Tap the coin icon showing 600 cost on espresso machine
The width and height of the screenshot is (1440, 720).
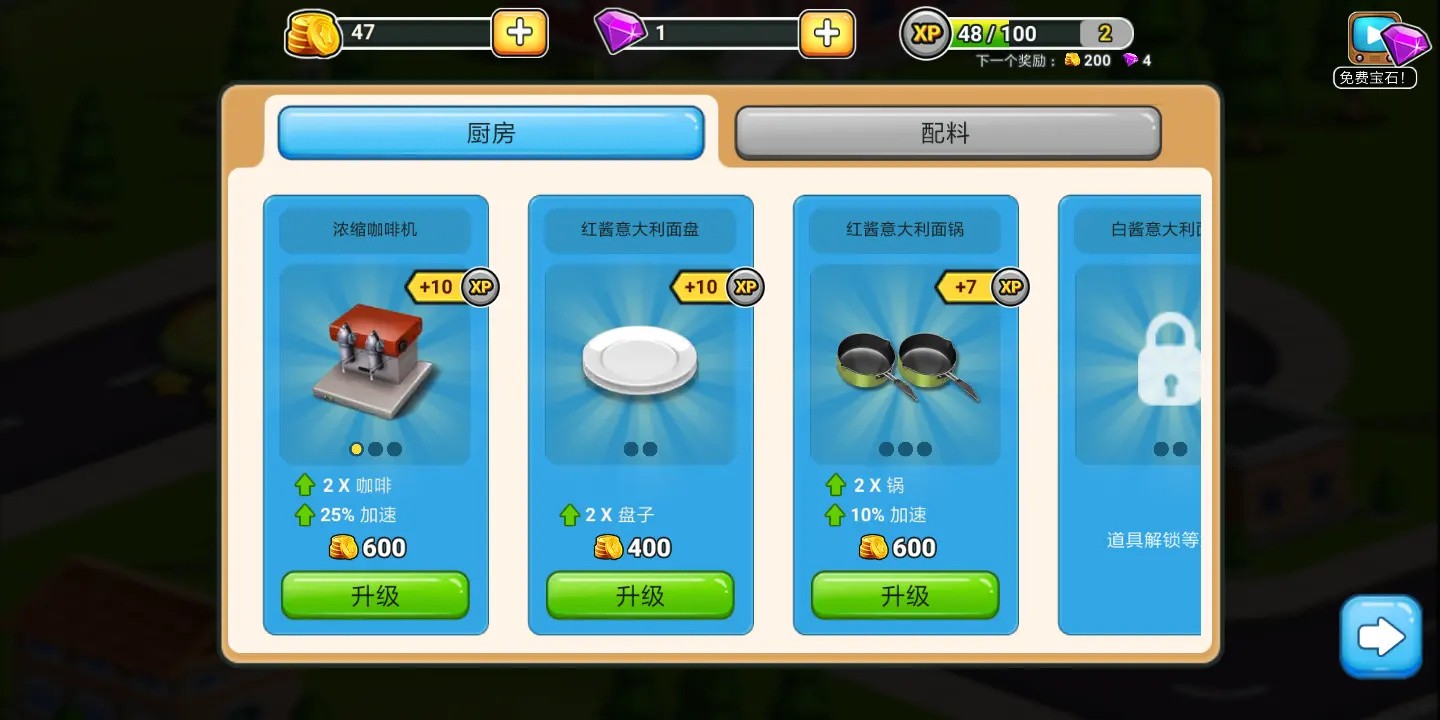[343, 547]
